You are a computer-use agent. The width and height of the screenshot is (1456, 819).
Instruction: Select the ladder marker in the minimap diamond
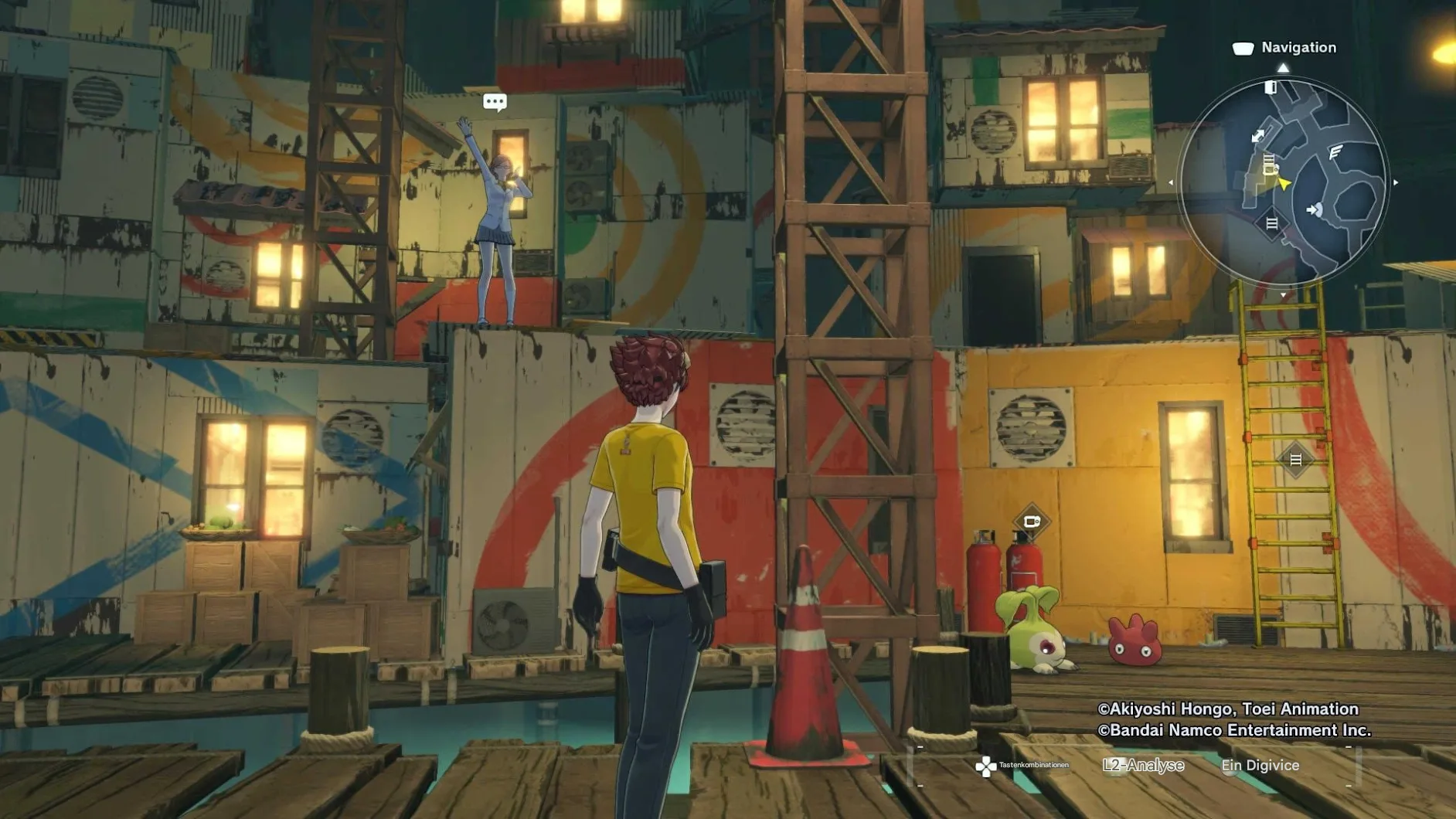pyautogui.click(x=1271, y=224)
